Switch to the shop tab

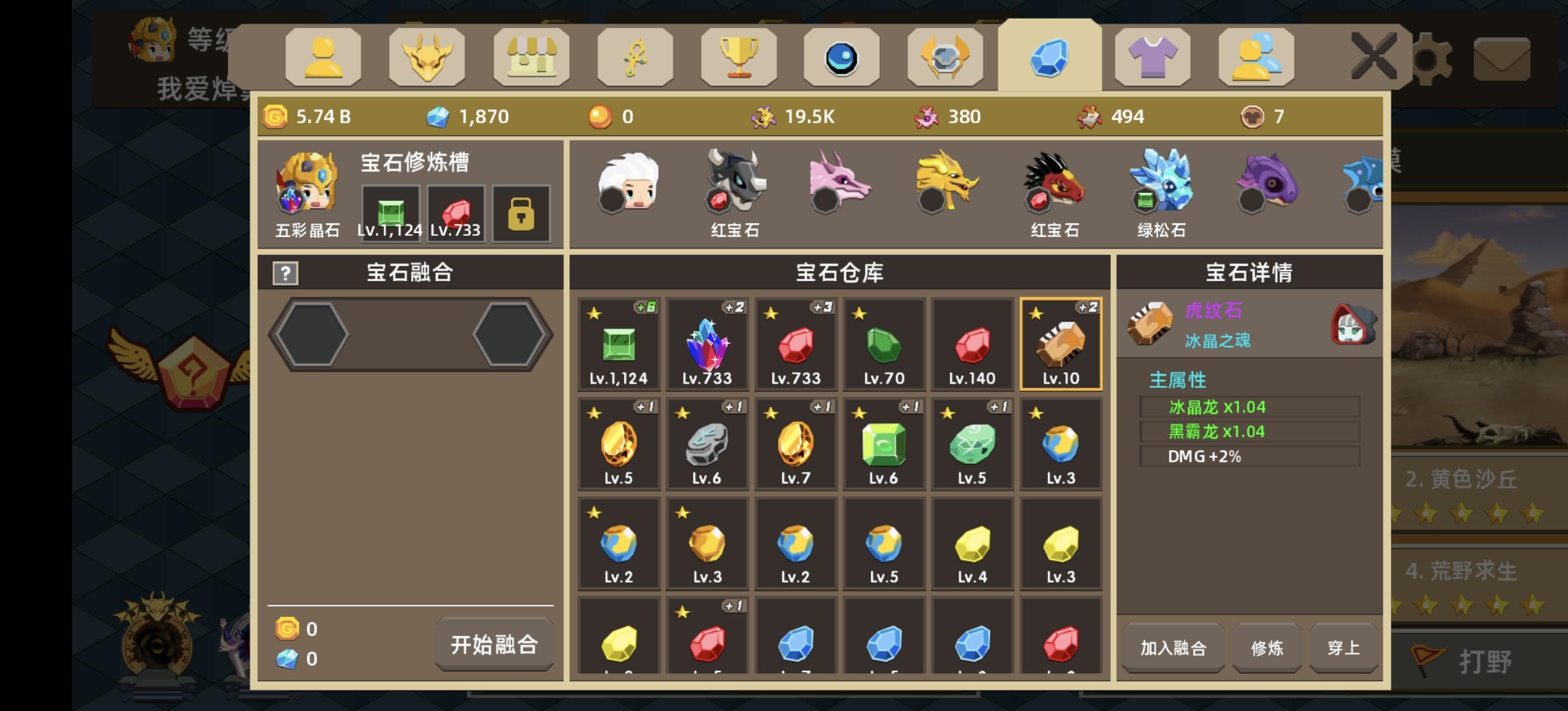533,58
